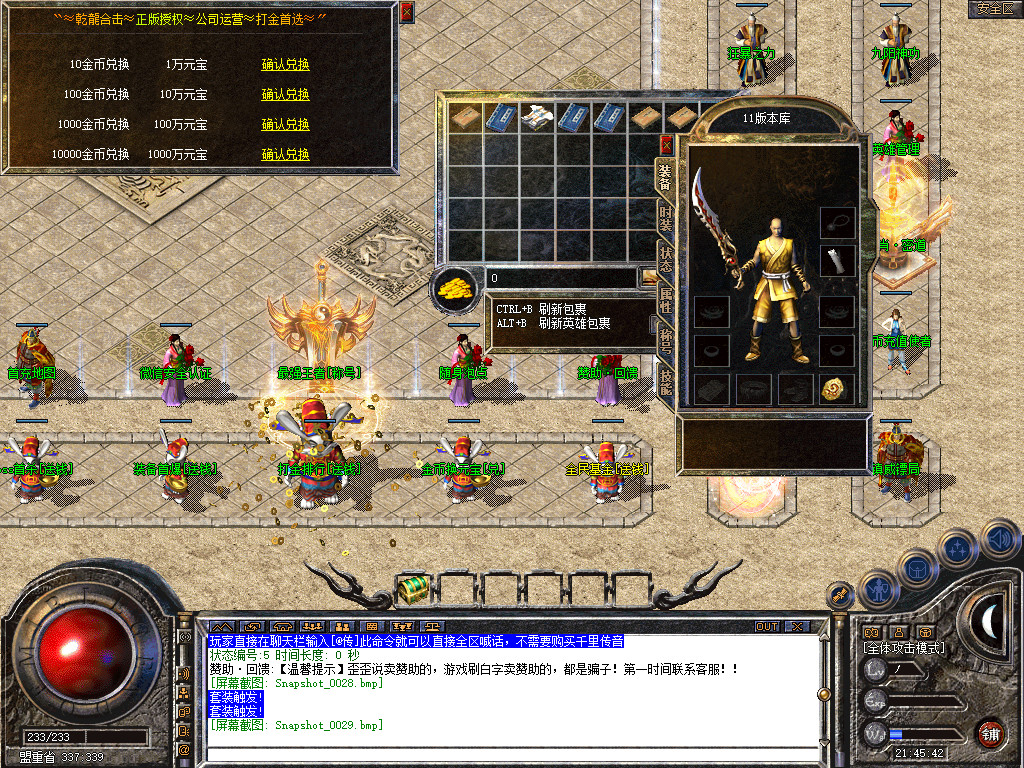Select the golden spiral charm slot

coord(836,389)
